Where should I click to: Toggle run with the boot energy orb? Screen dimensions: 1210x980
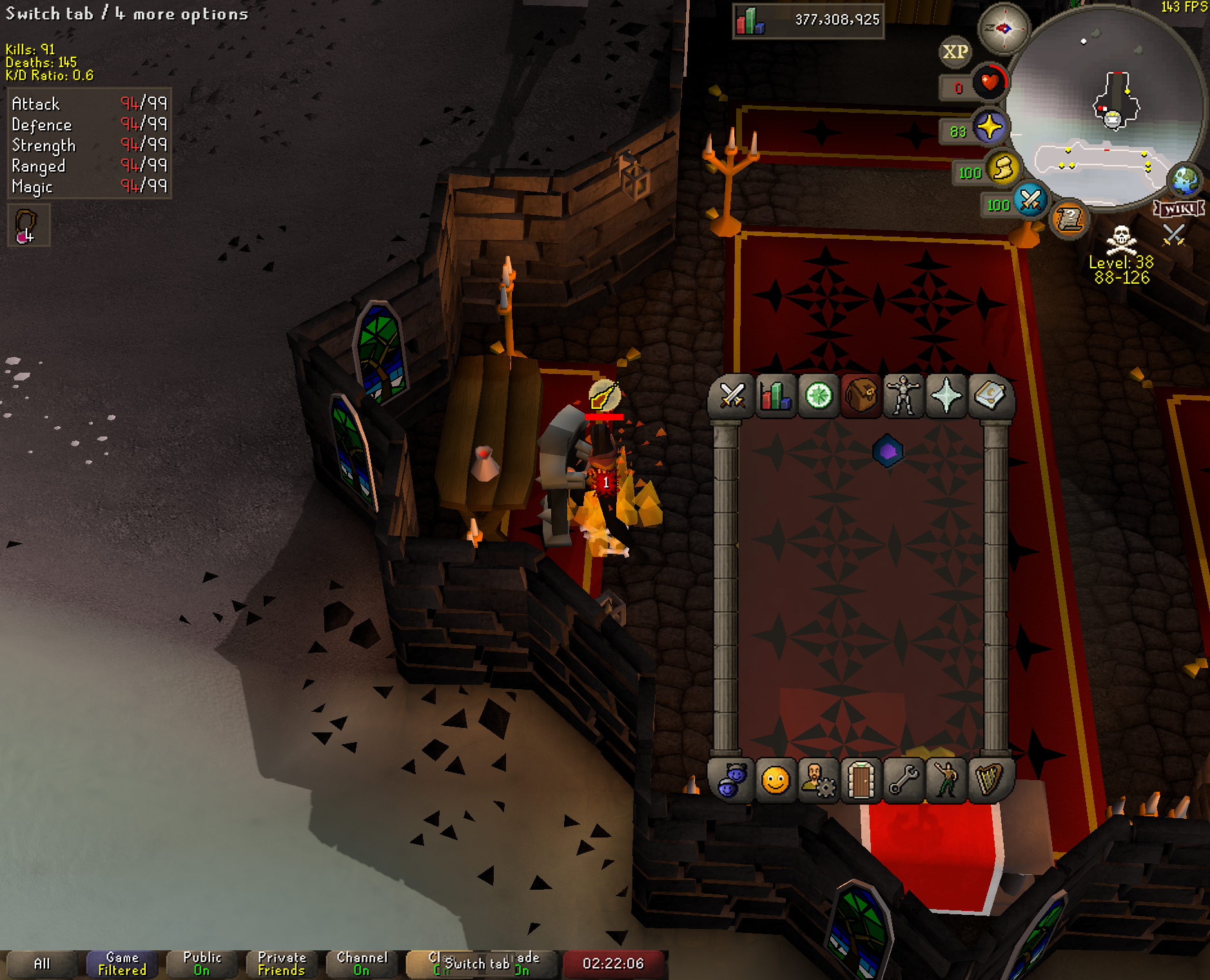(x=1003, y=170)
